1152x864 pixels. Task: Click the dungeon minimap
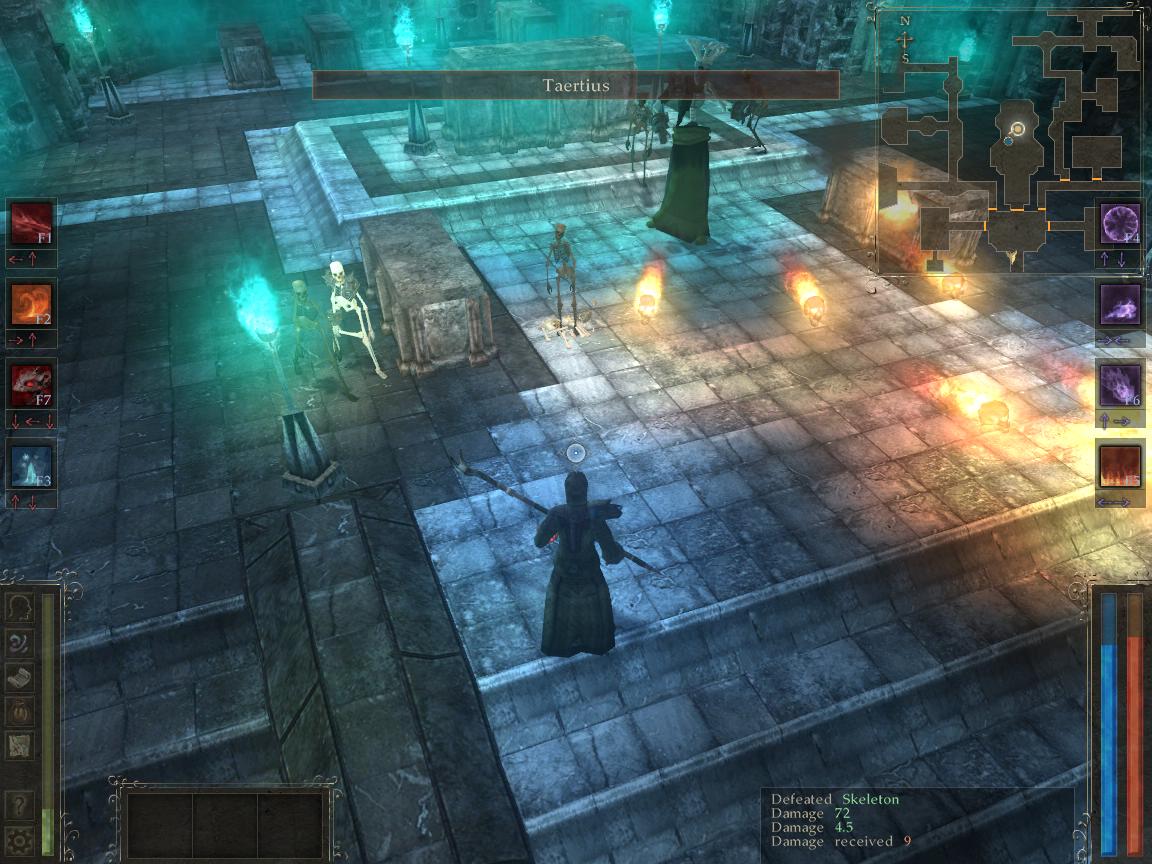(x=1008, y=140)
